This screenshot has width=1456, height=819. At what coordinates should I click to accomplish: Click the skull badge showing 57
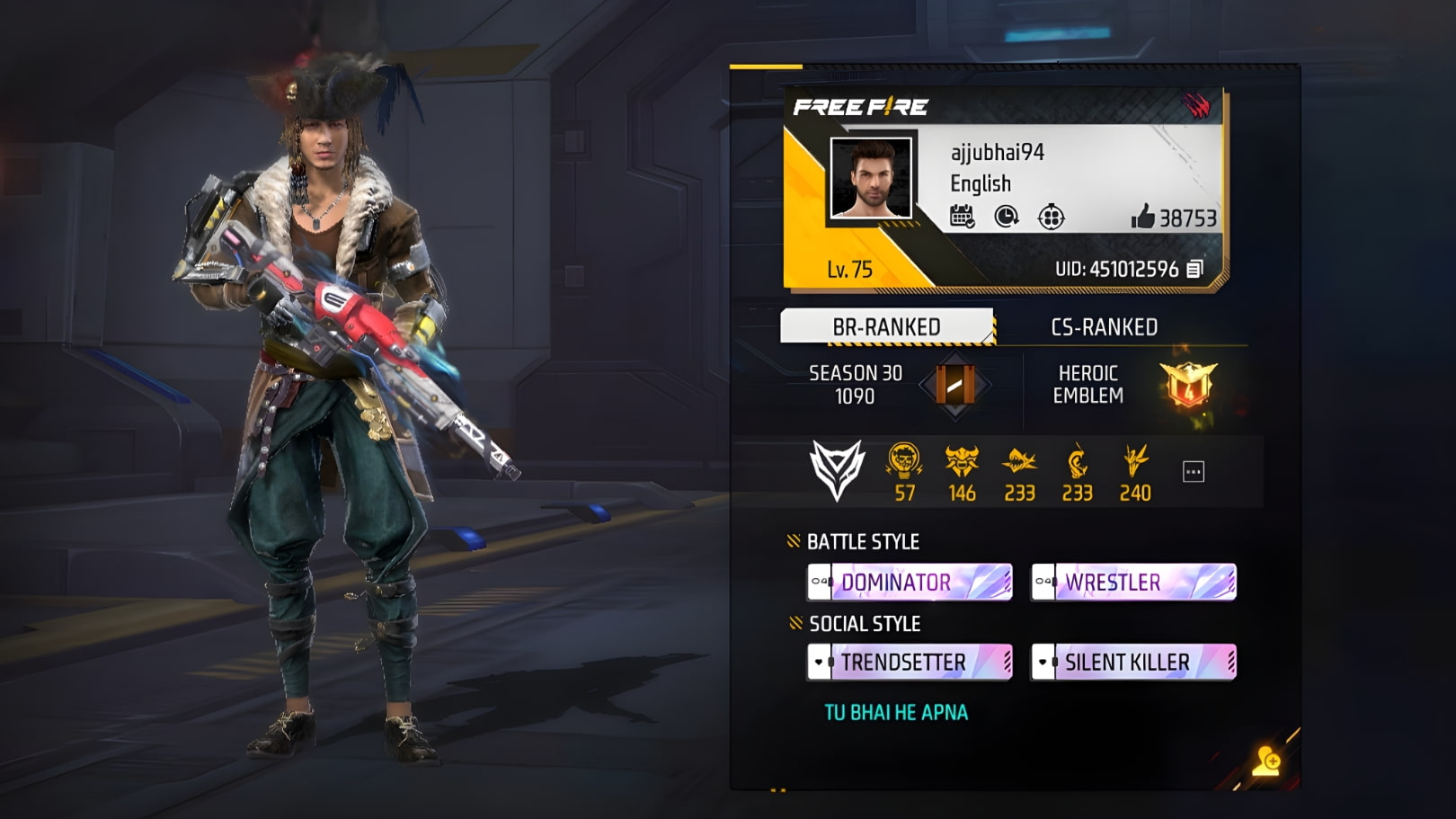(906, 461)
